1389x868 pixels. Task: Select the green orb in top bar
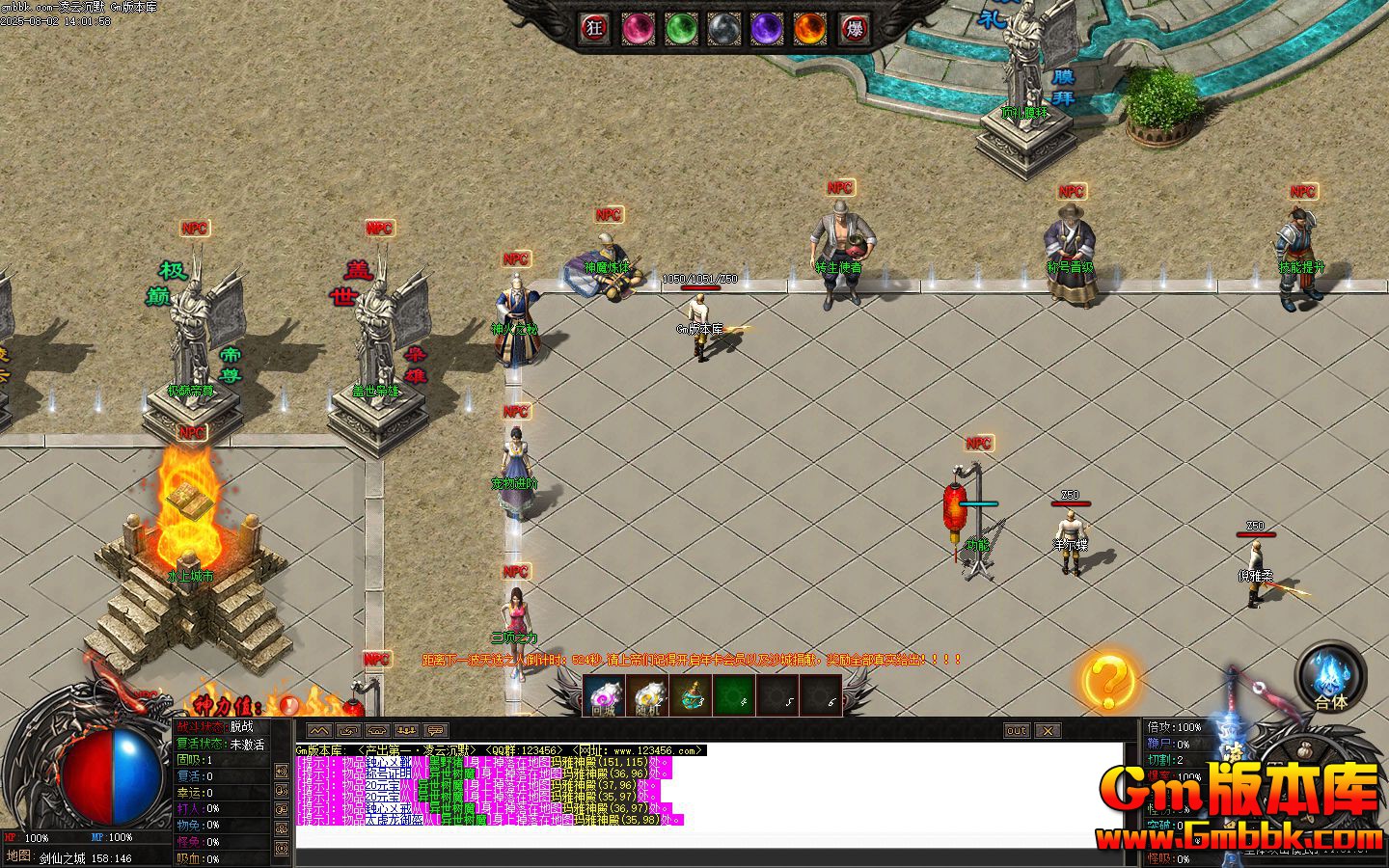click(681, 29)
